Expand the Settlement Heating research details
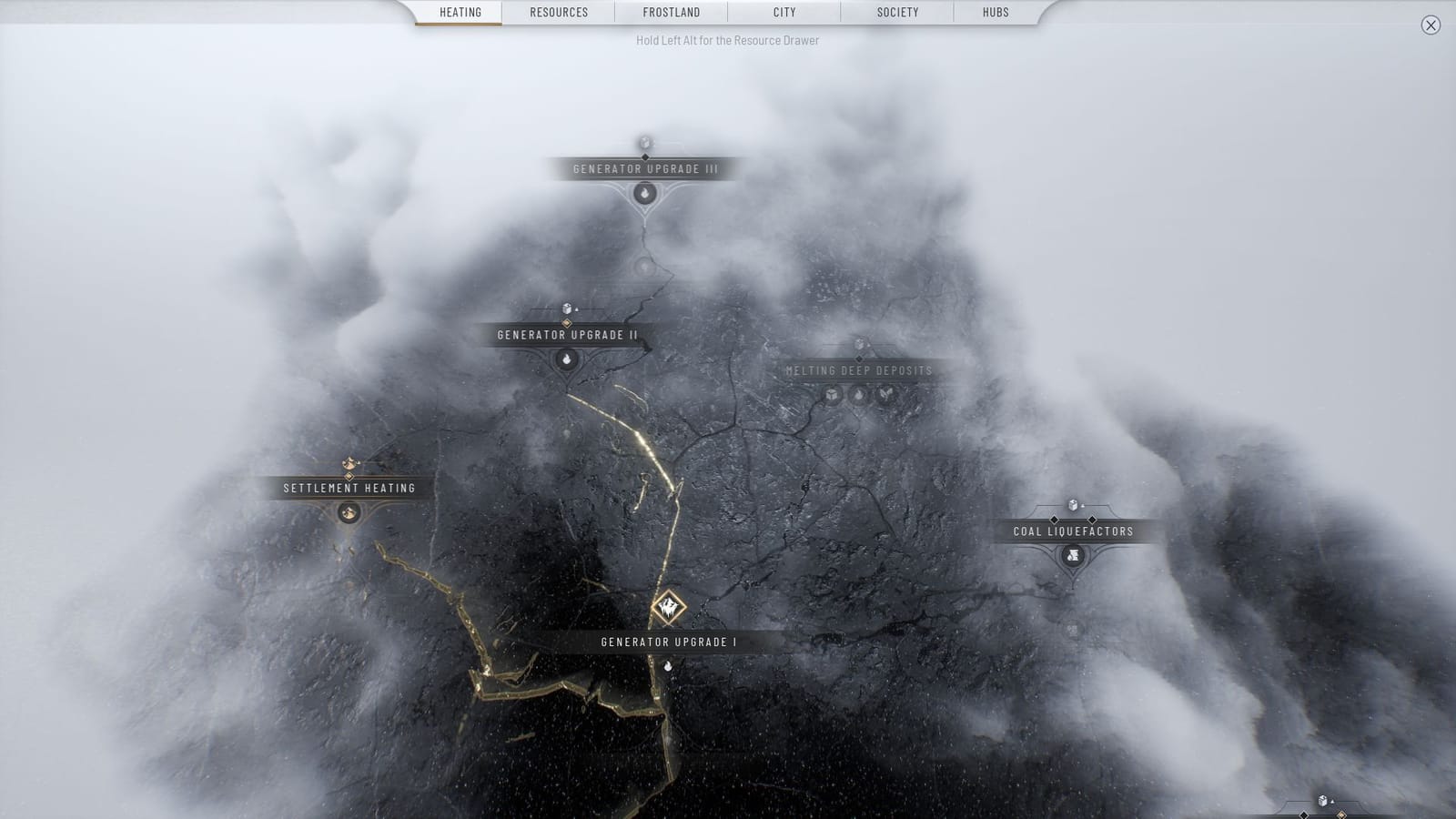This screenshot has width=1456, height=819. pyautogui.click(x=348, y=488)
